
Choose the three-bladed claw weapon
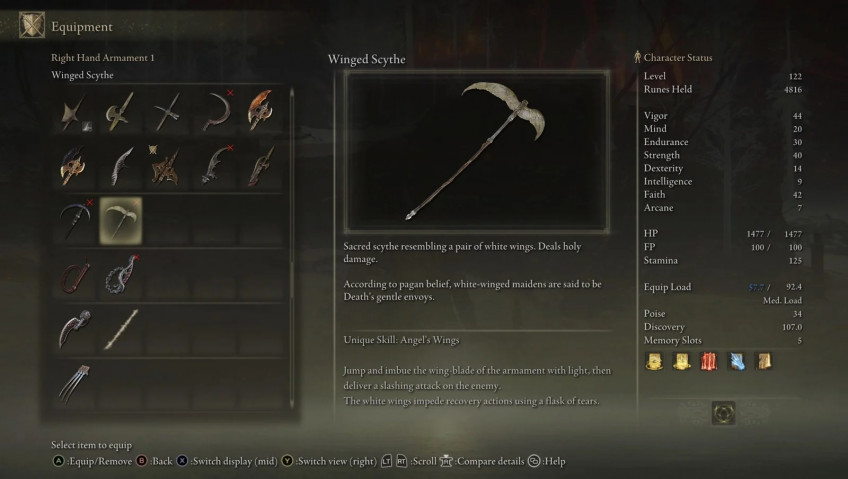pos(75,383)
